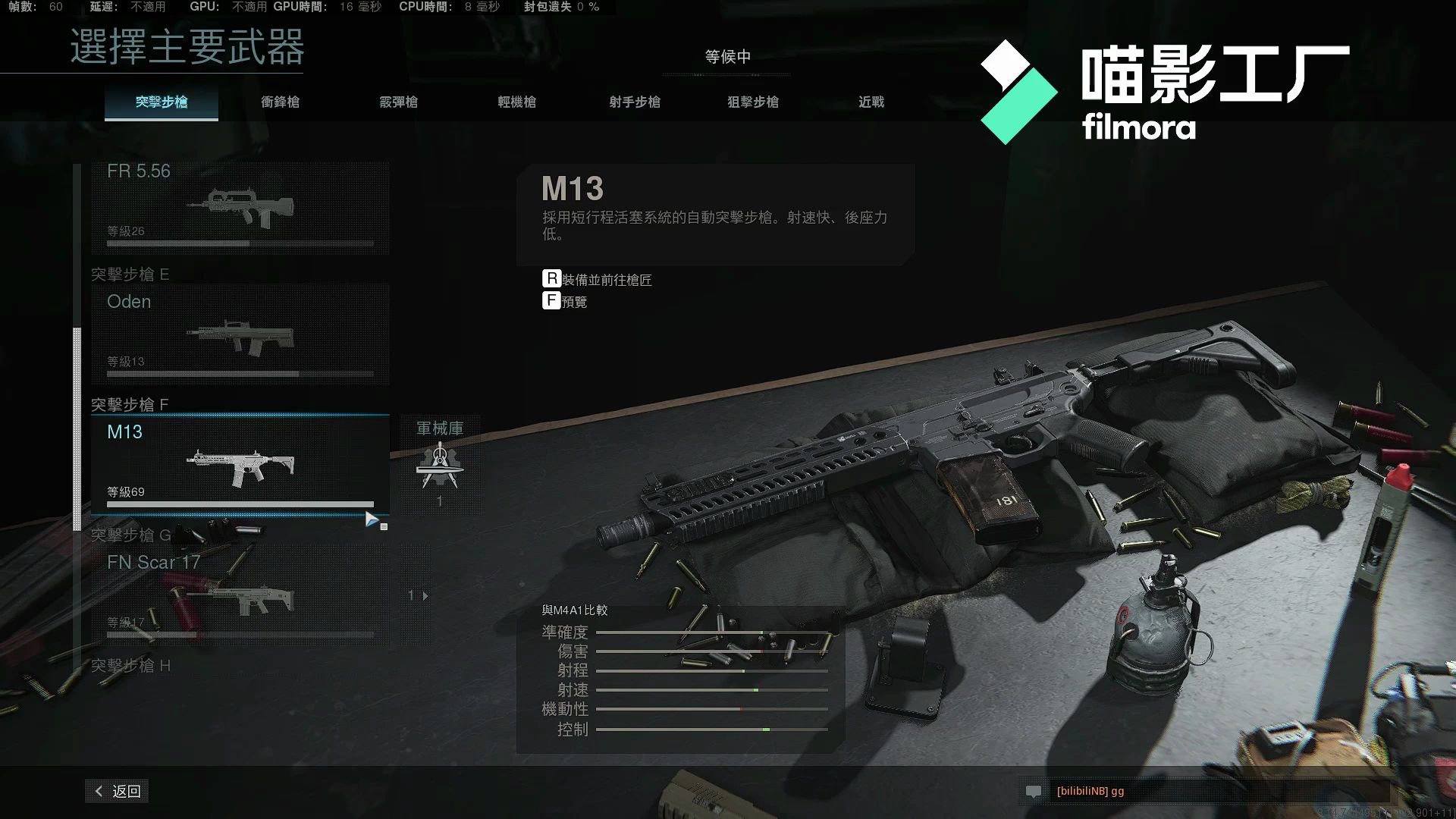Switch to the 狙擊步槍 category tab
1456x819 pixels.
[753, 102]
